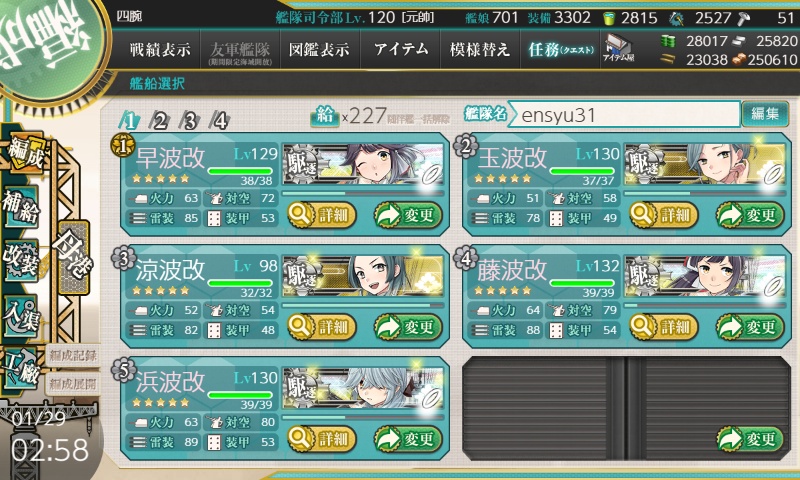Switch to fleet tab 2
The height and width of the screenshot is (480, 800).
[160, 121]
